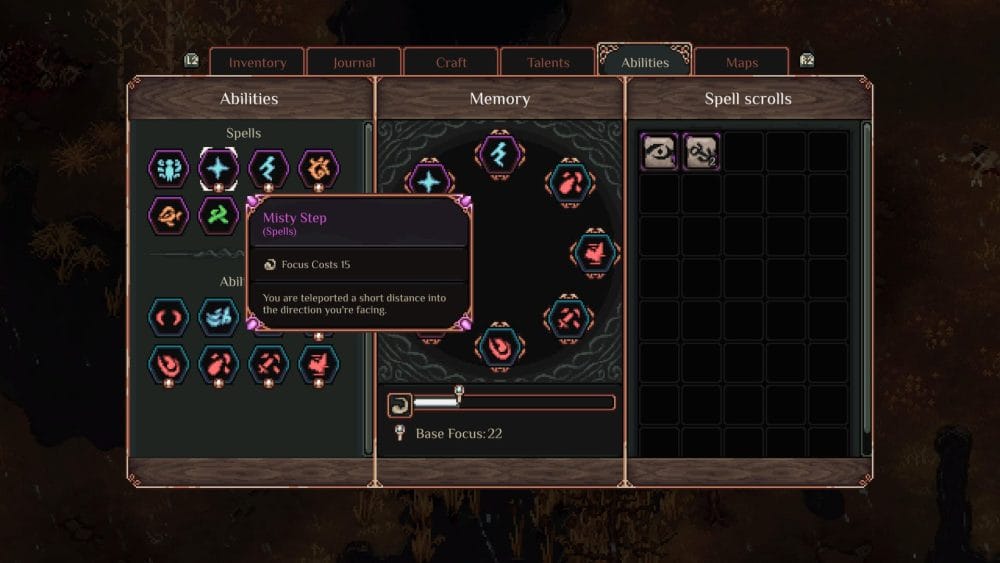Select the eye spell scroll
Screen dimensions: 1000x563
pos(660,152)
